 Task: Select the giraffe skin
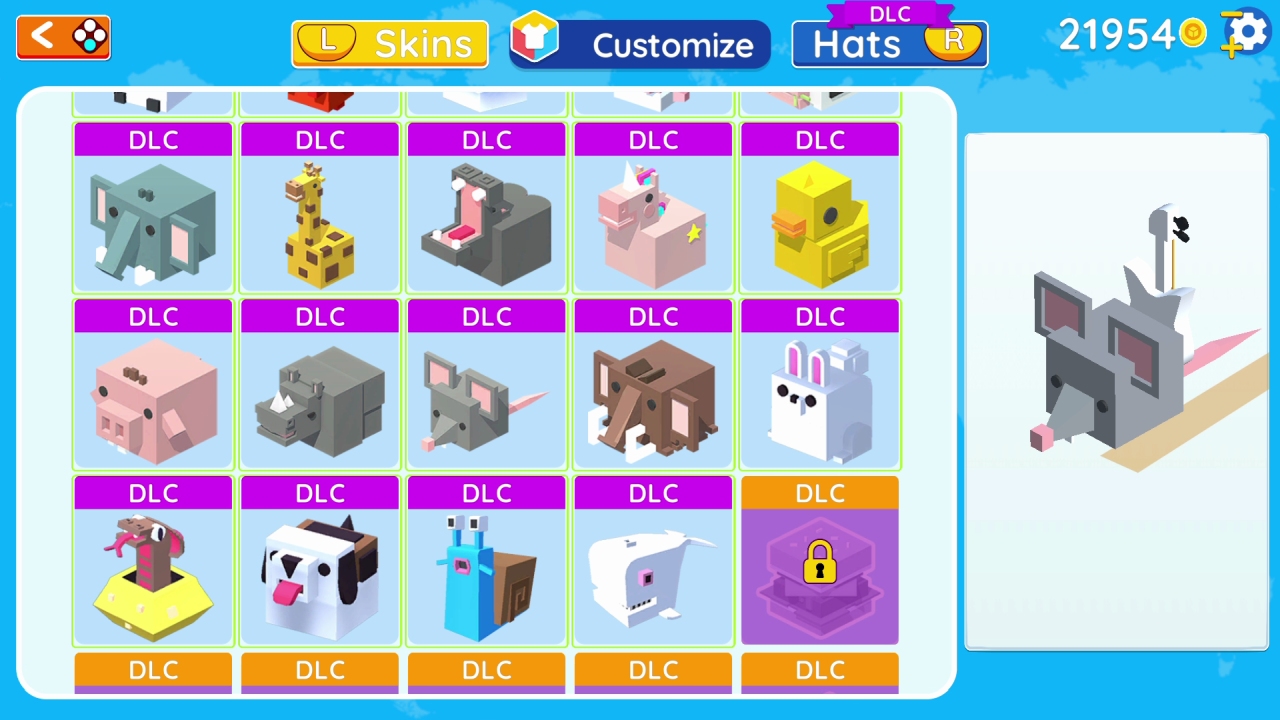pos(319,220)
